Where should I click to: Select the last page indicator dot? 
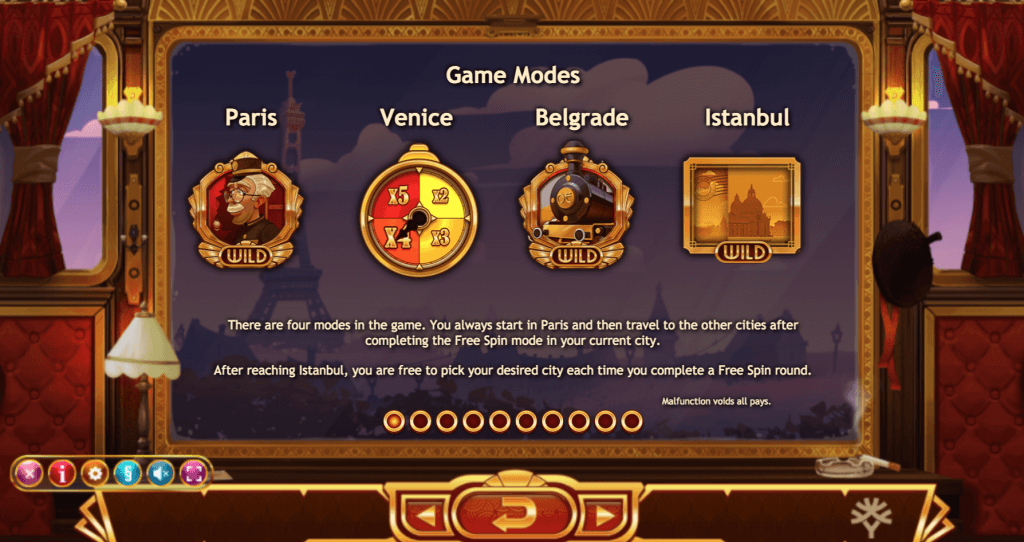click(x=631, y=421)
